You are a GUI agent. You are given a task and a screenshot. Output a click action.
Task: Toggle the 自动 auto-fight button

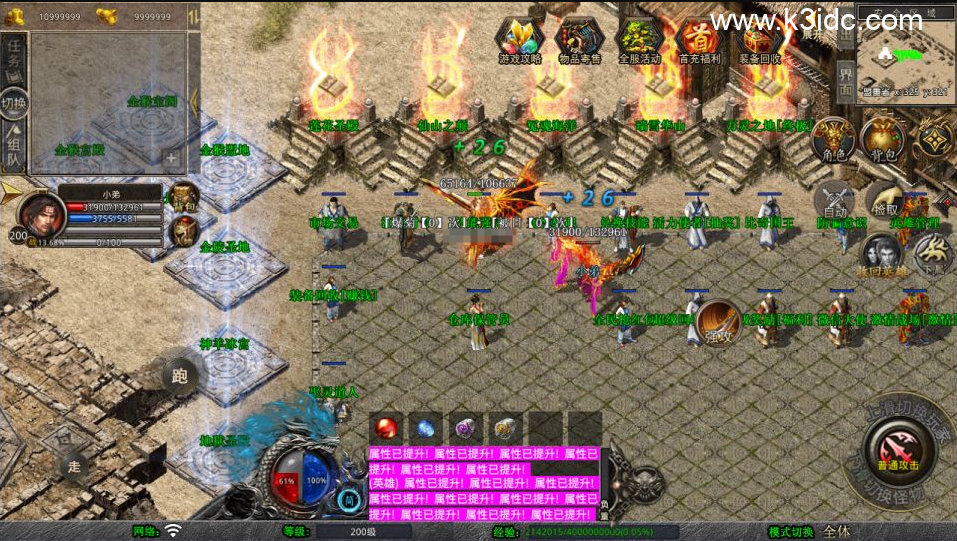[x=833, y=202]
